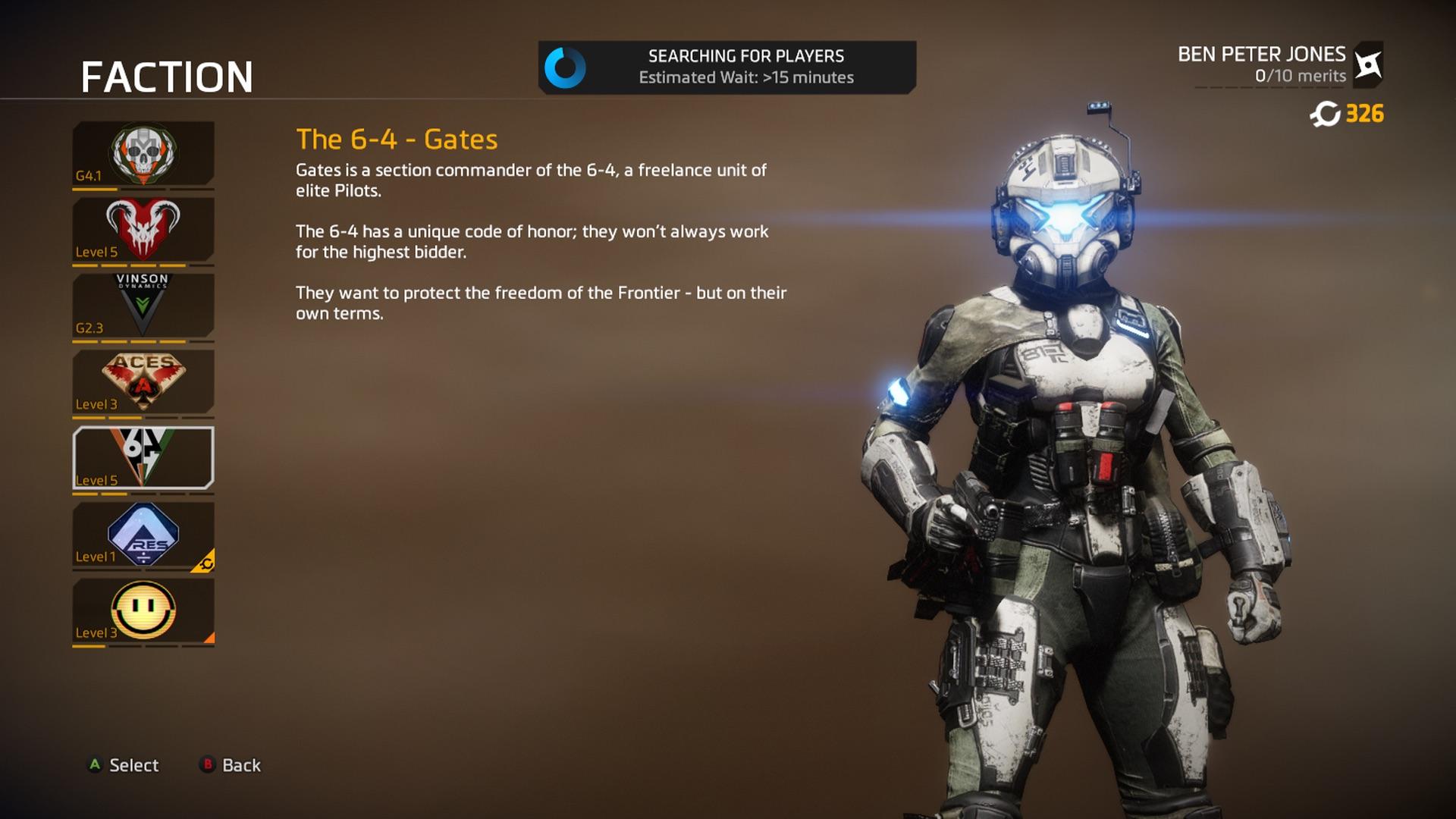Viewport: 1456px width, 819px height.
Task: Open the Searching for Players status panel
Action: tap(726, 67)
